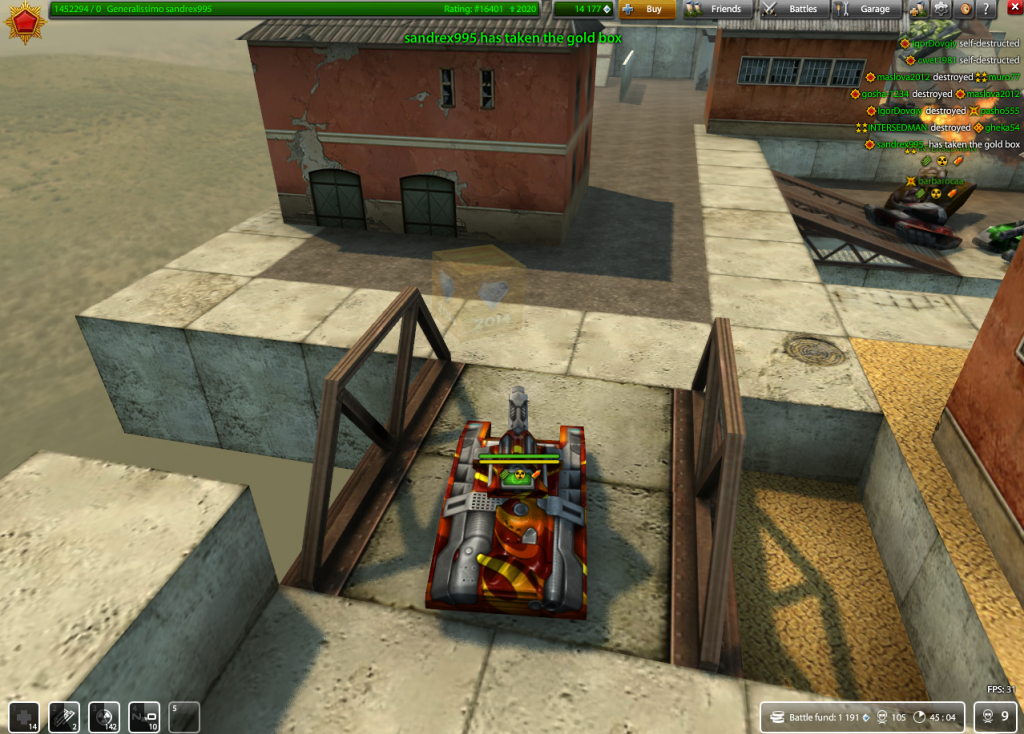Viewport: 1024px width, 734px height.
Task: Enter the Garage
Action: pos(866,9)
